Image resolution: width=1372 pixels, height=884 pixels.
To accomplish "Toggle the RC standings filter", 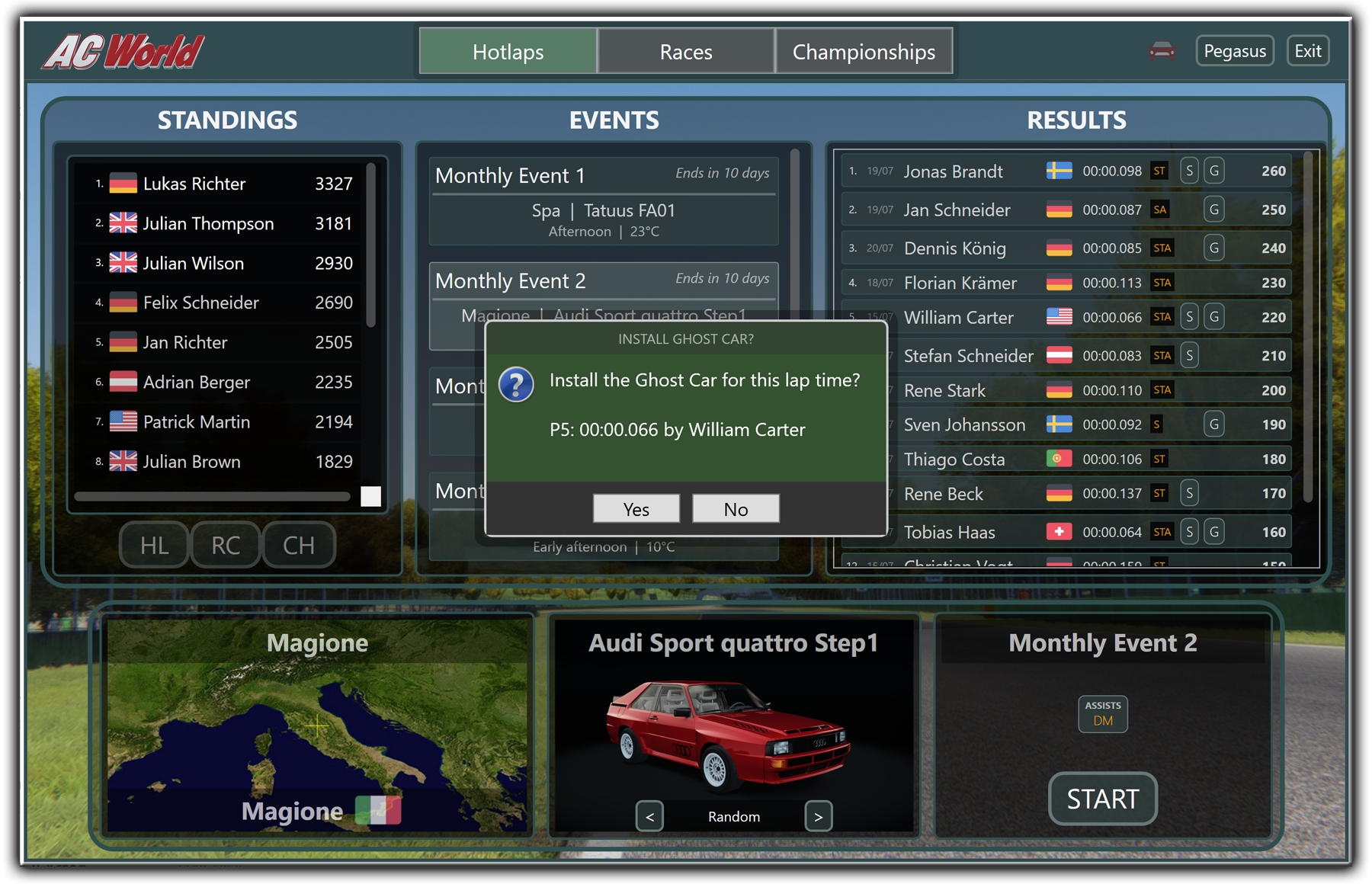I will tap(225, 545).
